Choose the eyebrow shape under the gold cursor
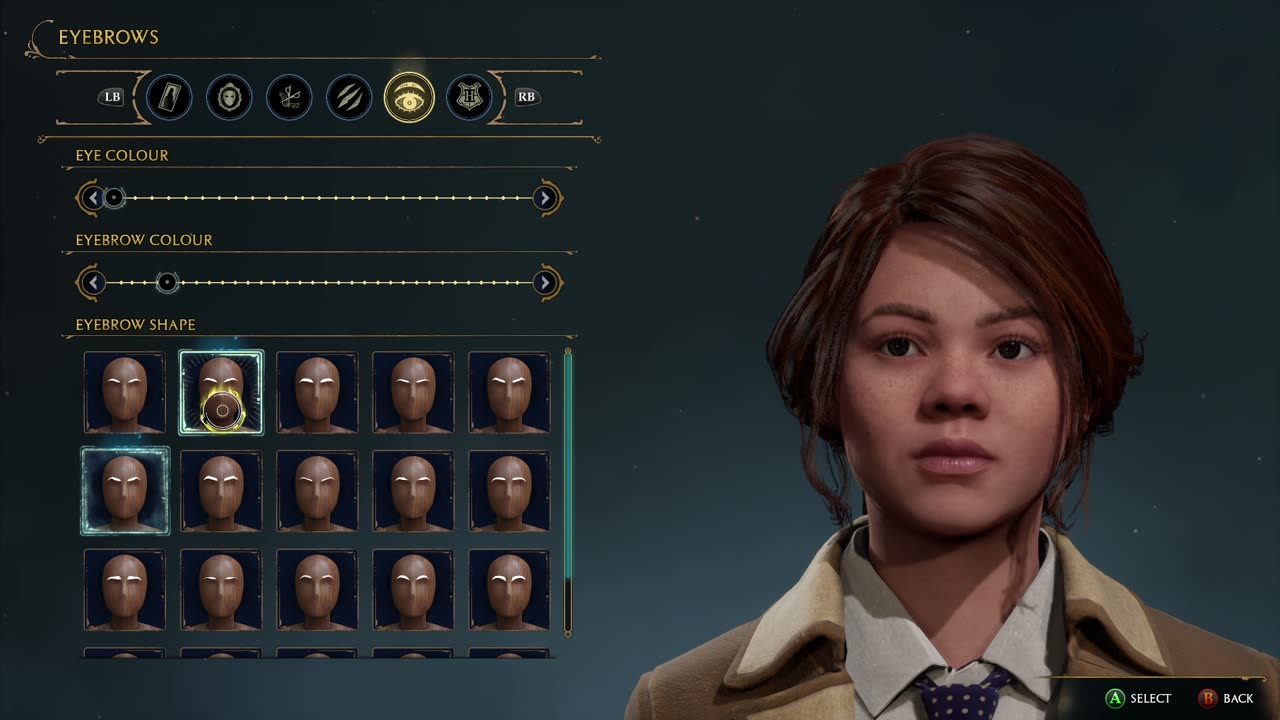 click(221, 392)
